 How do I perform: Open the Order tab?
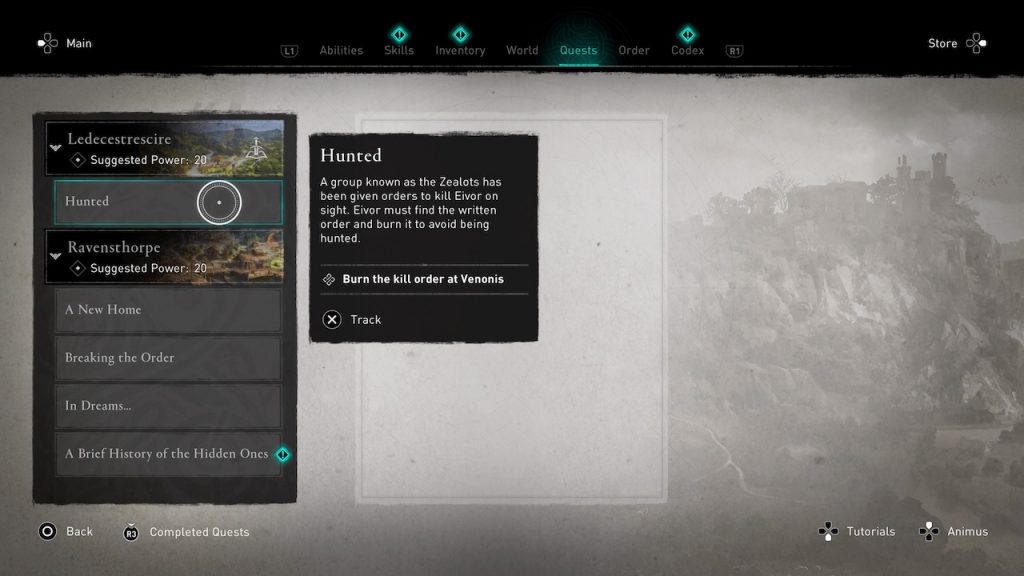(x=634, y=51)
